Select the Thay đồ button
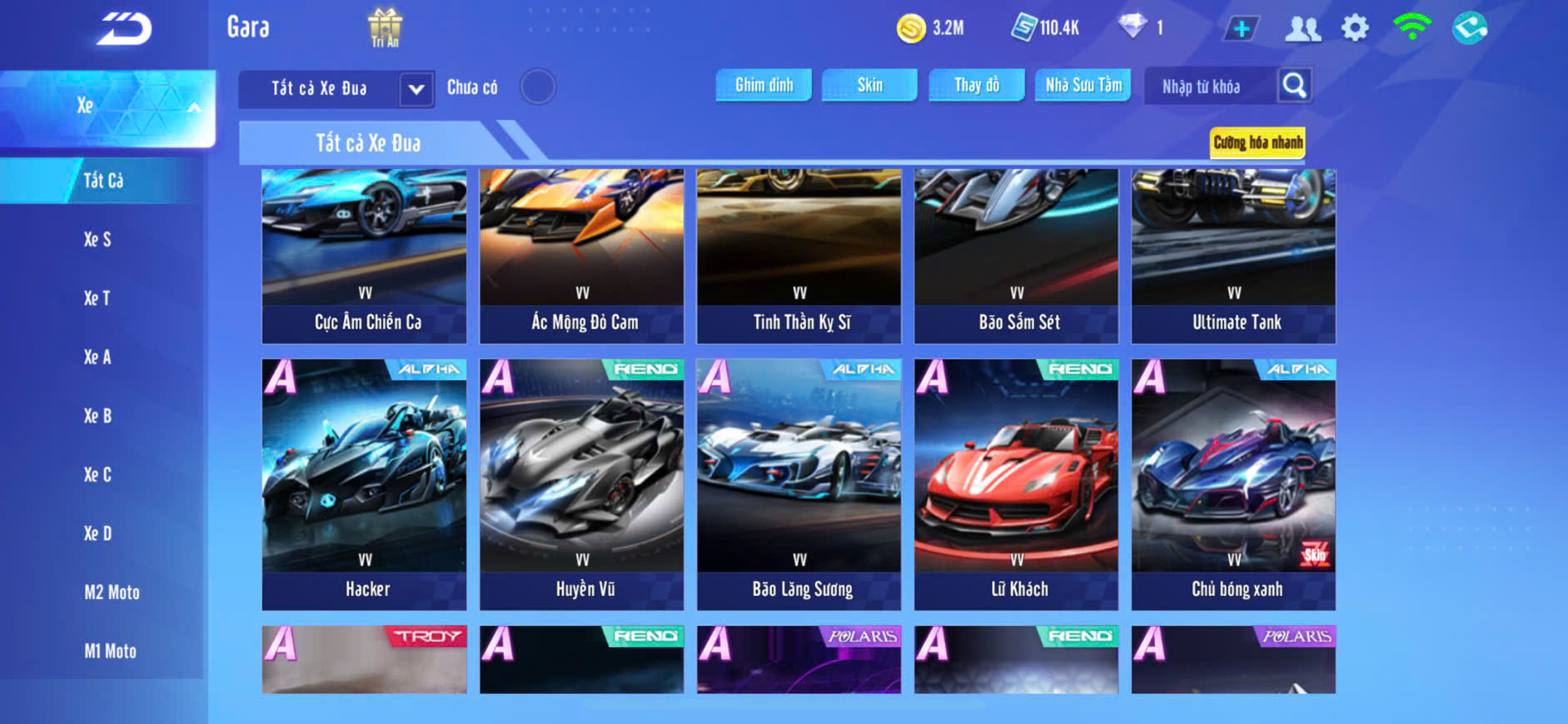 pos(976,85)
